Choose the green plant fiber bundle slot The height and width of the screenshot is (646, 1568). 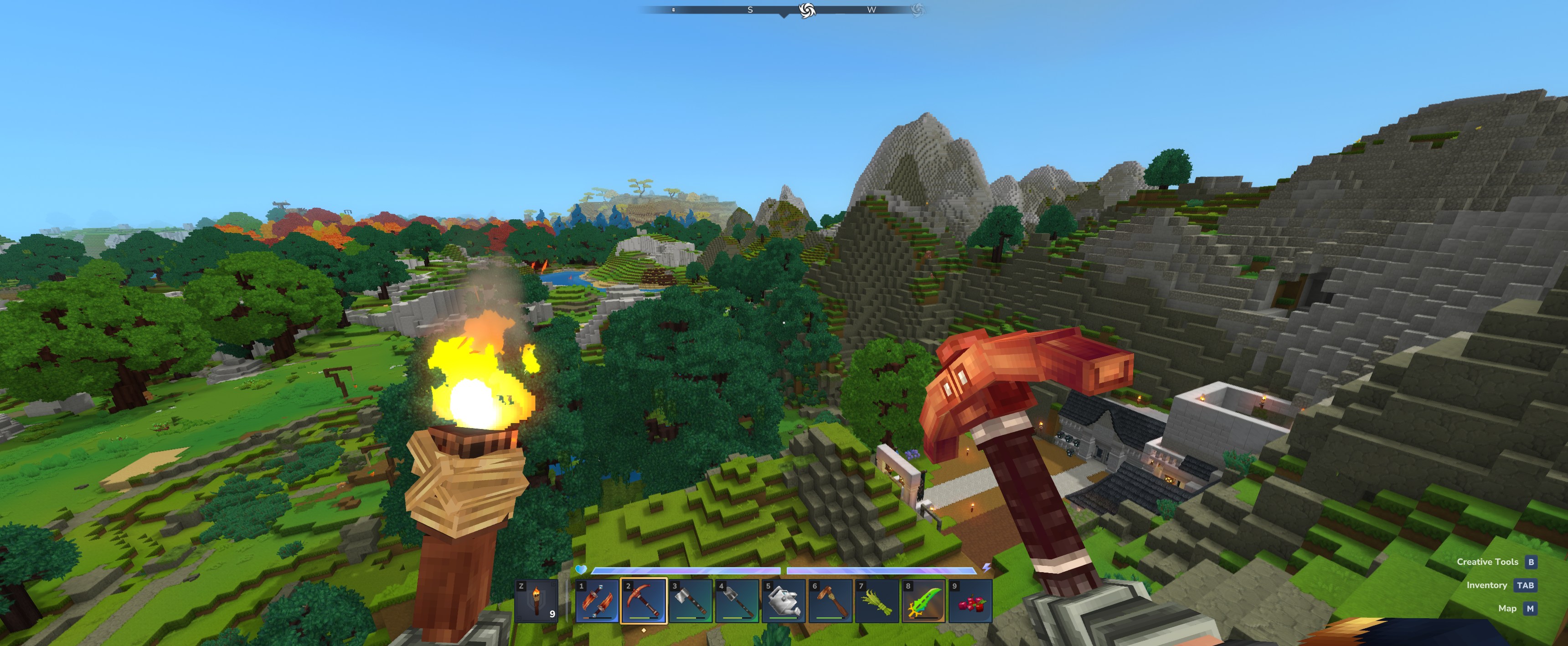pyautogui.click(x=877, y=601)
